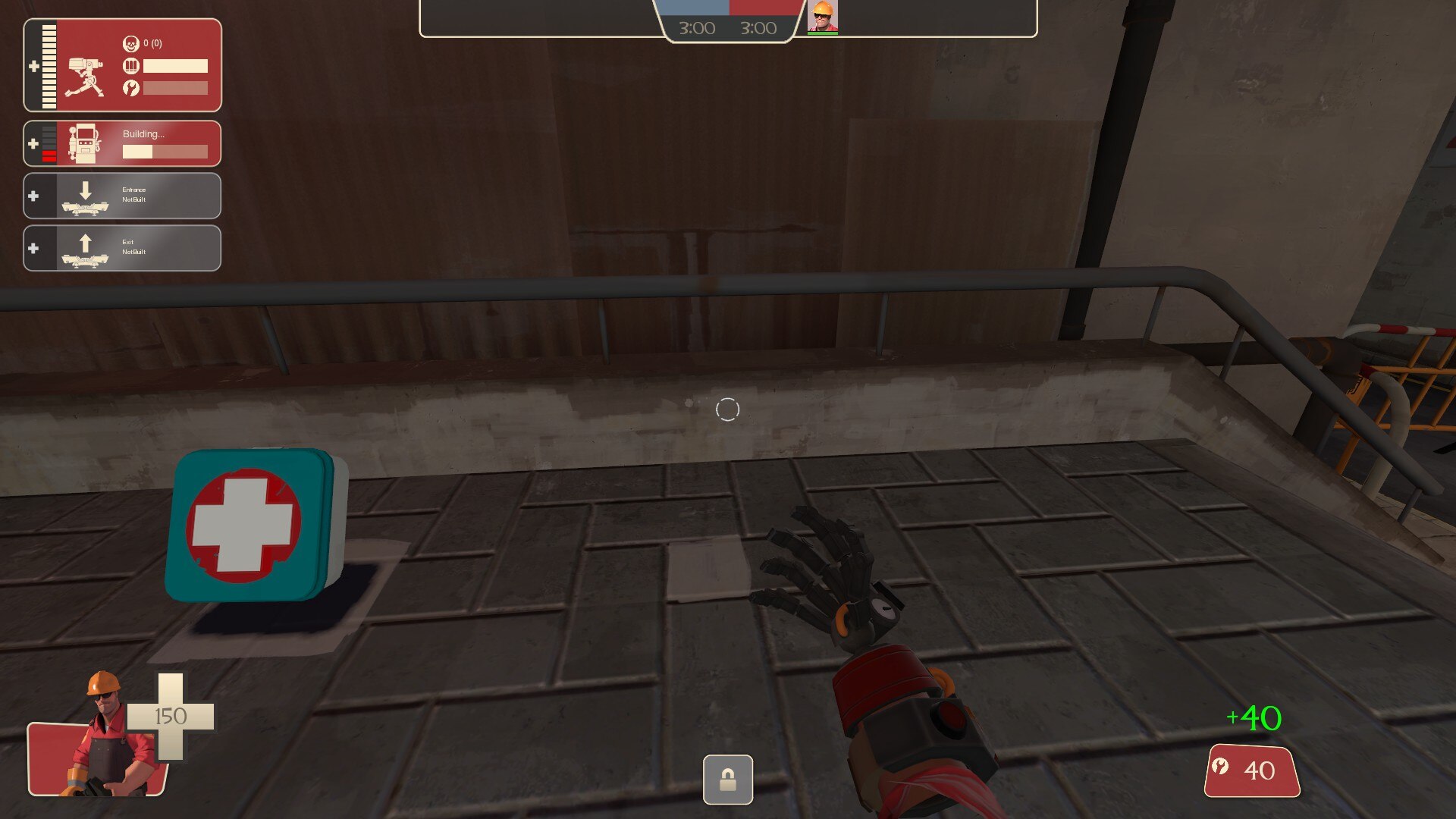Viewport: 1456px width, 819px height.
Task: Click the green +40 metal pickup indicator
Action: coord(1253,717)
